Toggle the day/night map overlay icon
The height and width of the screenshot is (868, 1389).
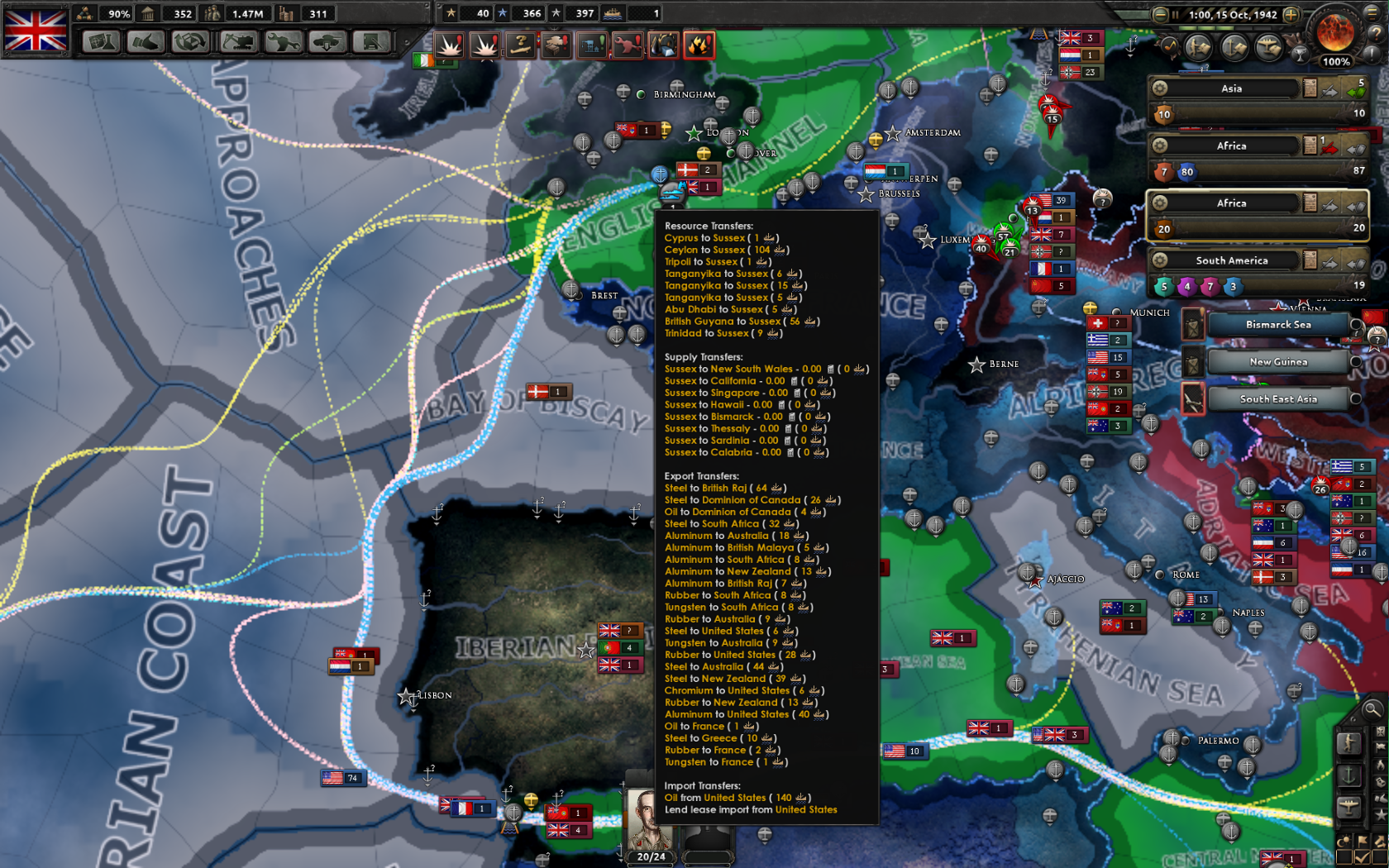click(1344, 840)
